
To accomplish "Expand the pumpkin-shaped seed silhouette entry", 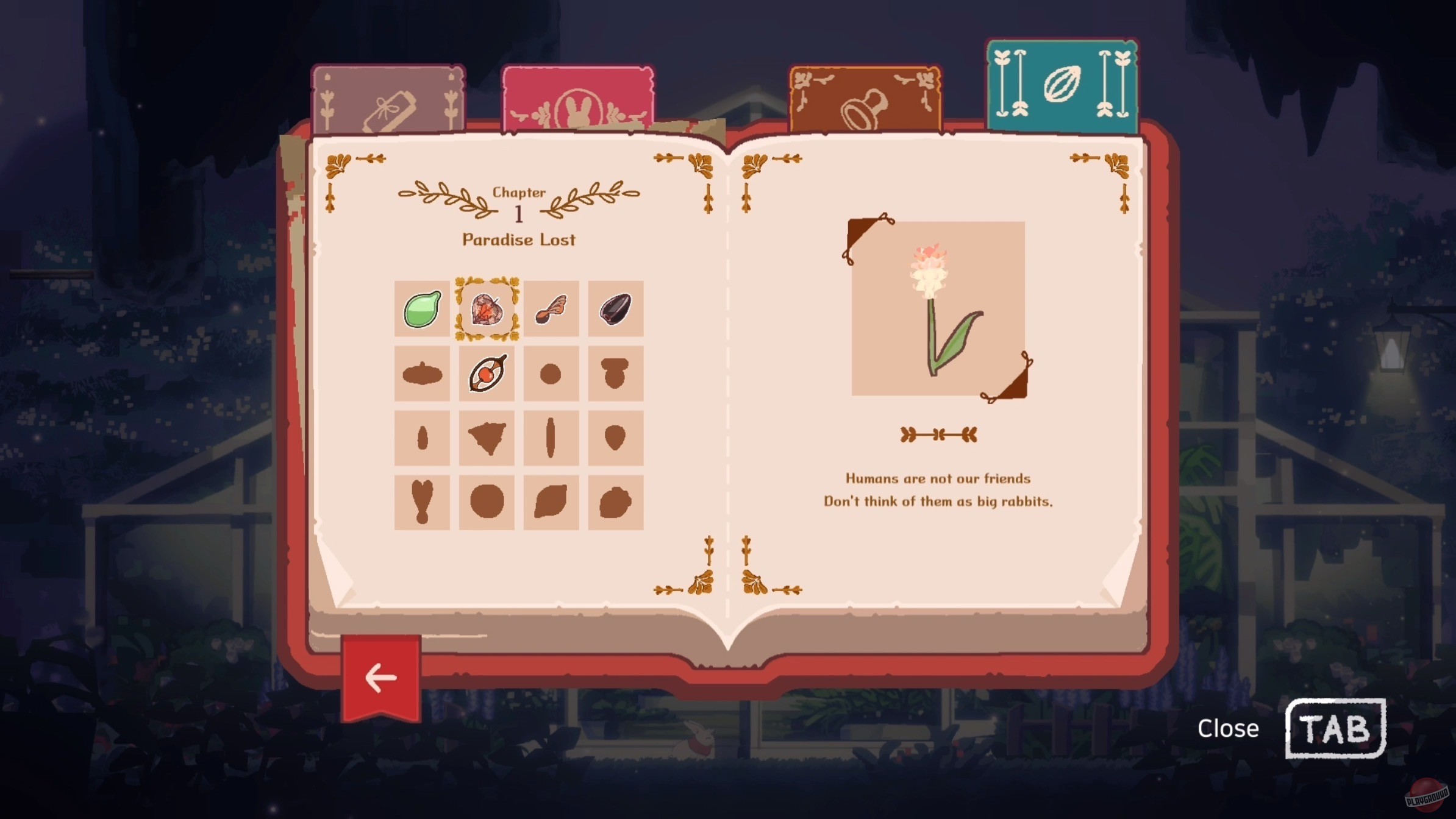I will [x=421, y=374].
